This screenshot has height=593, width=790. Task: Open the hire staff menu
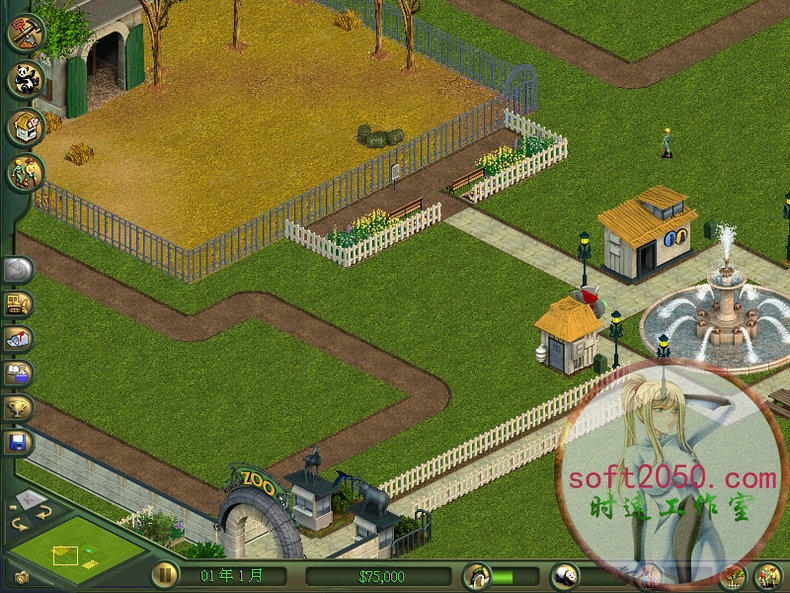click(25, 173)
